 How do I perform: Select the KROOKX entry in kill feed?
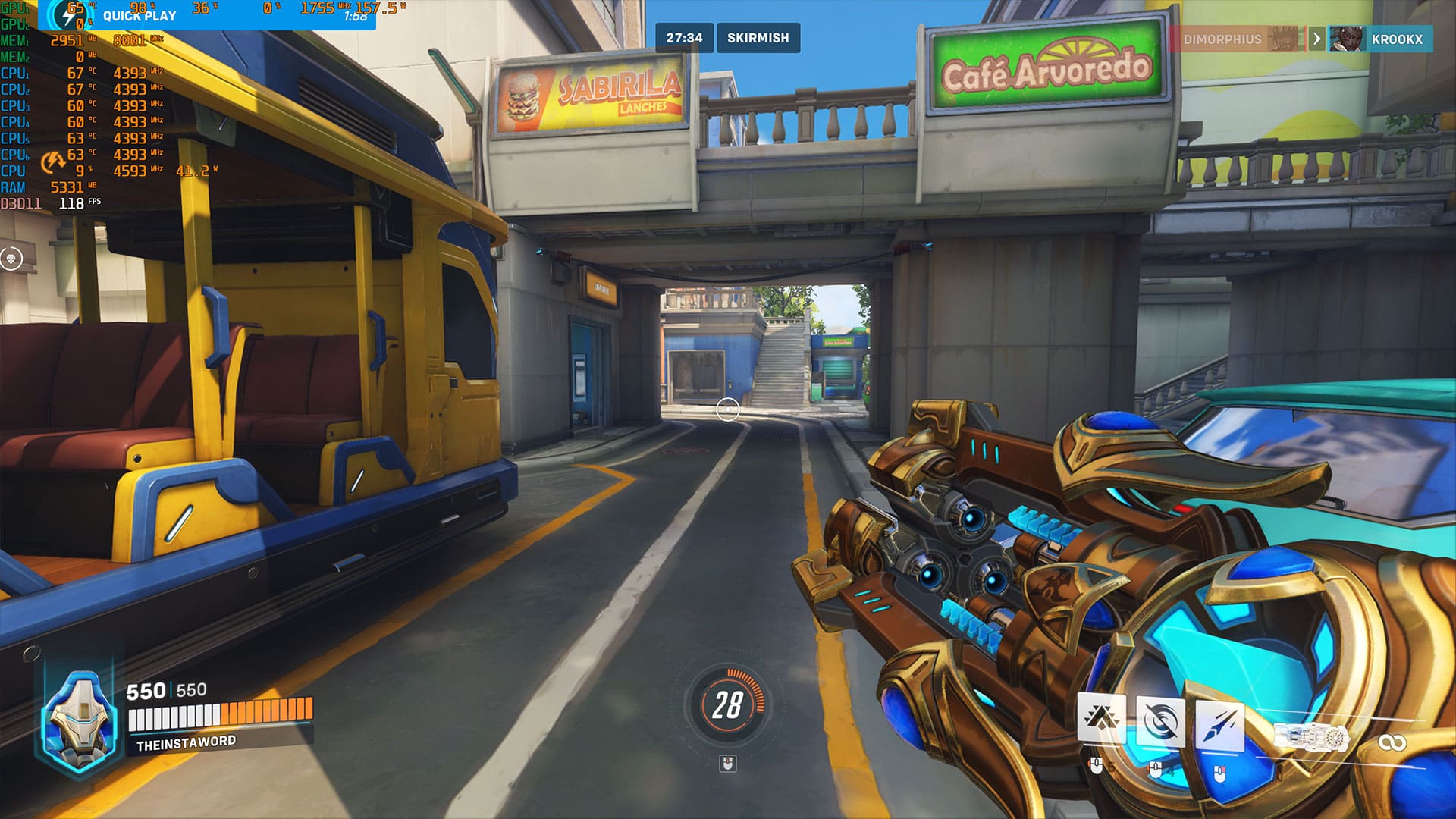pos(1397,39)
